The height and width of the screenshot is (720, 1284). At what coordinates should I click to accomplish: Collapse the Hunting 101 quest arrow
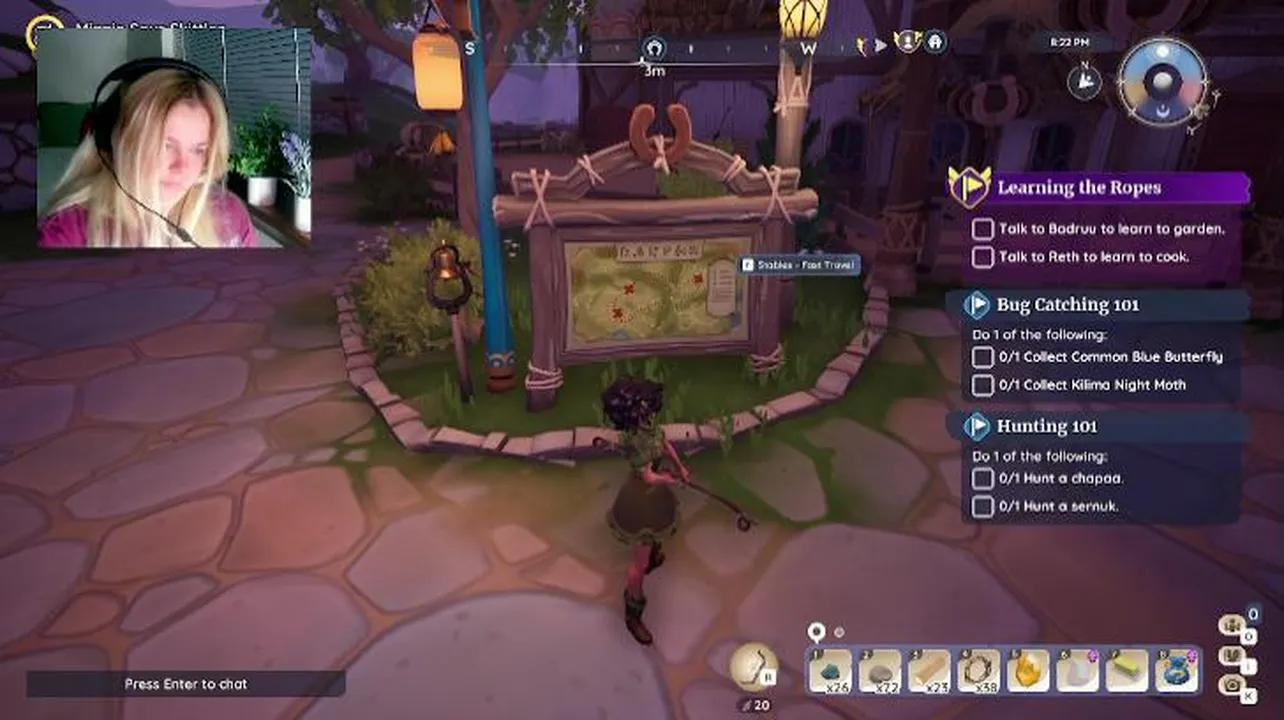pos(978,427)
